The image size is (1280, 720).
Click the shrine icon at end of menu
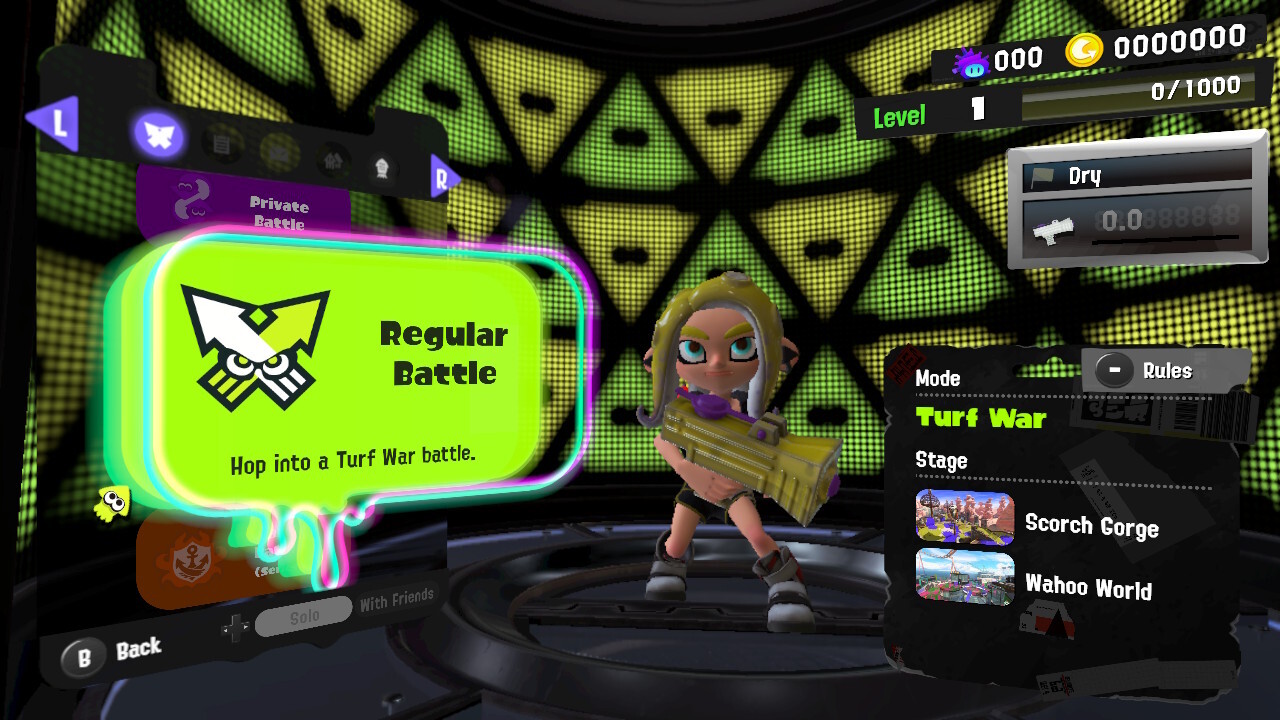click(x=382, y=166)
